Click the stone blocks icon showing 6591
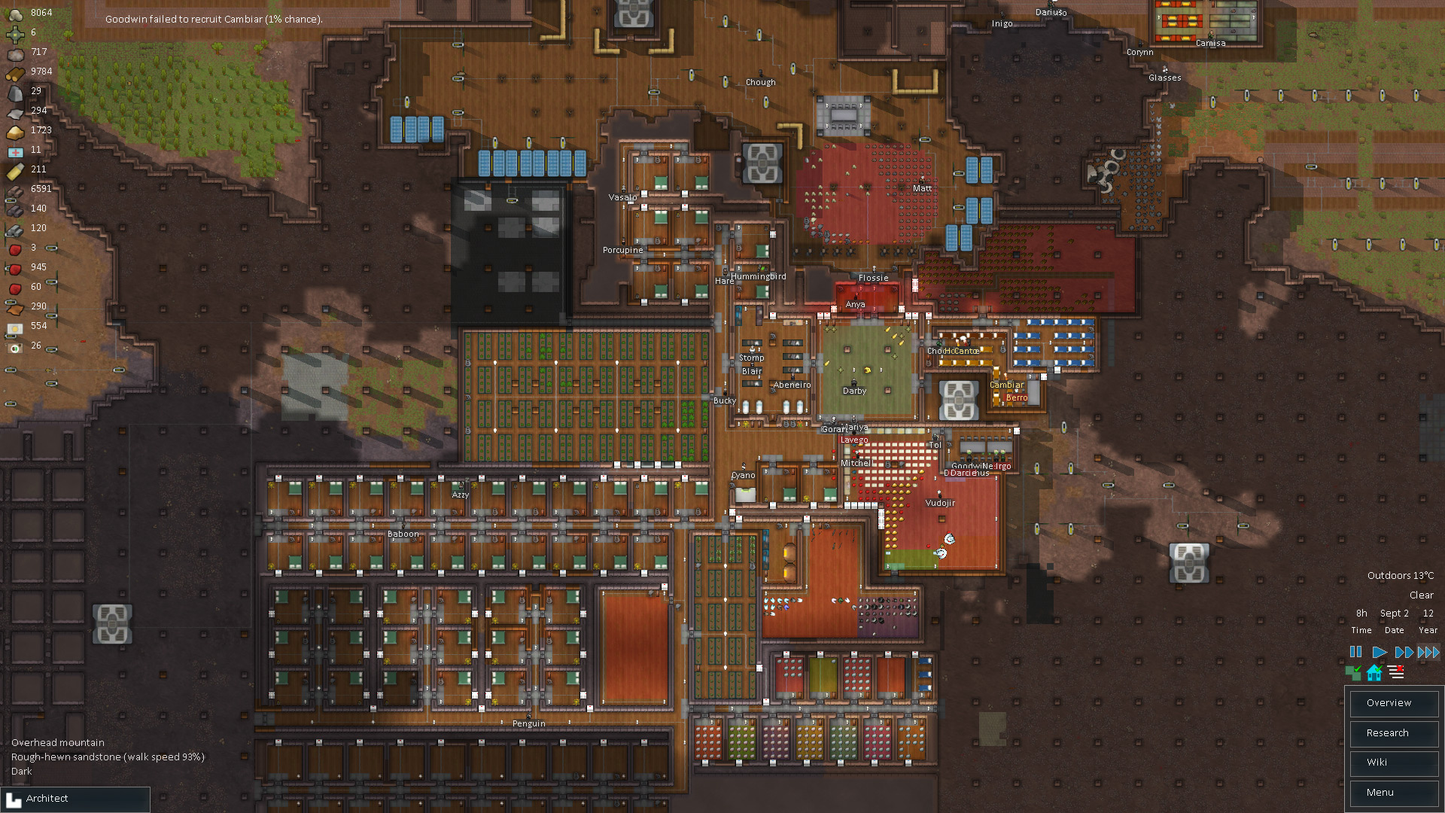The image size is (1445, 813). tap(13, 188)
